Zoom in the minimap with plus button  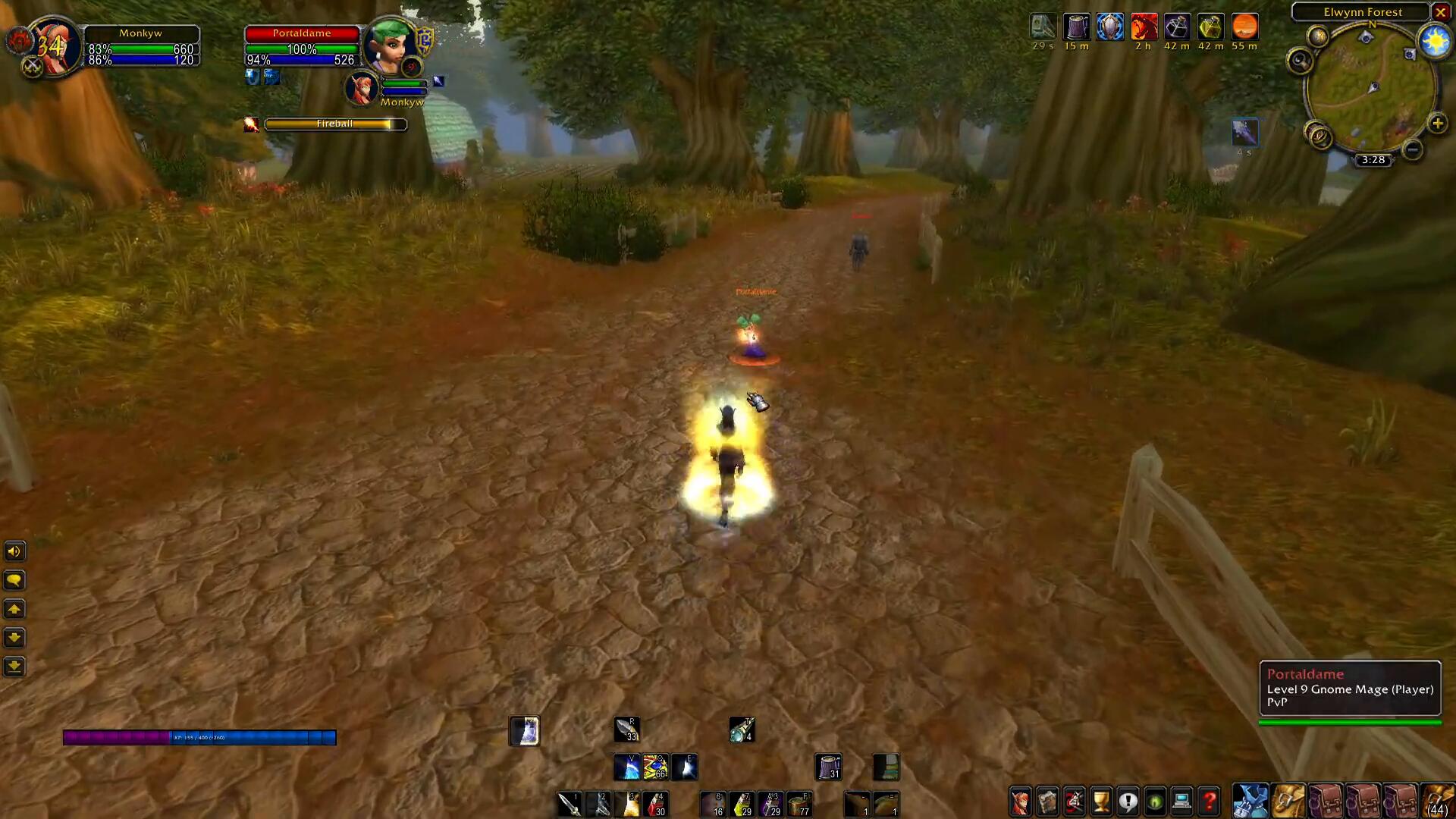pyautogui.click(x=1437, y=124)
